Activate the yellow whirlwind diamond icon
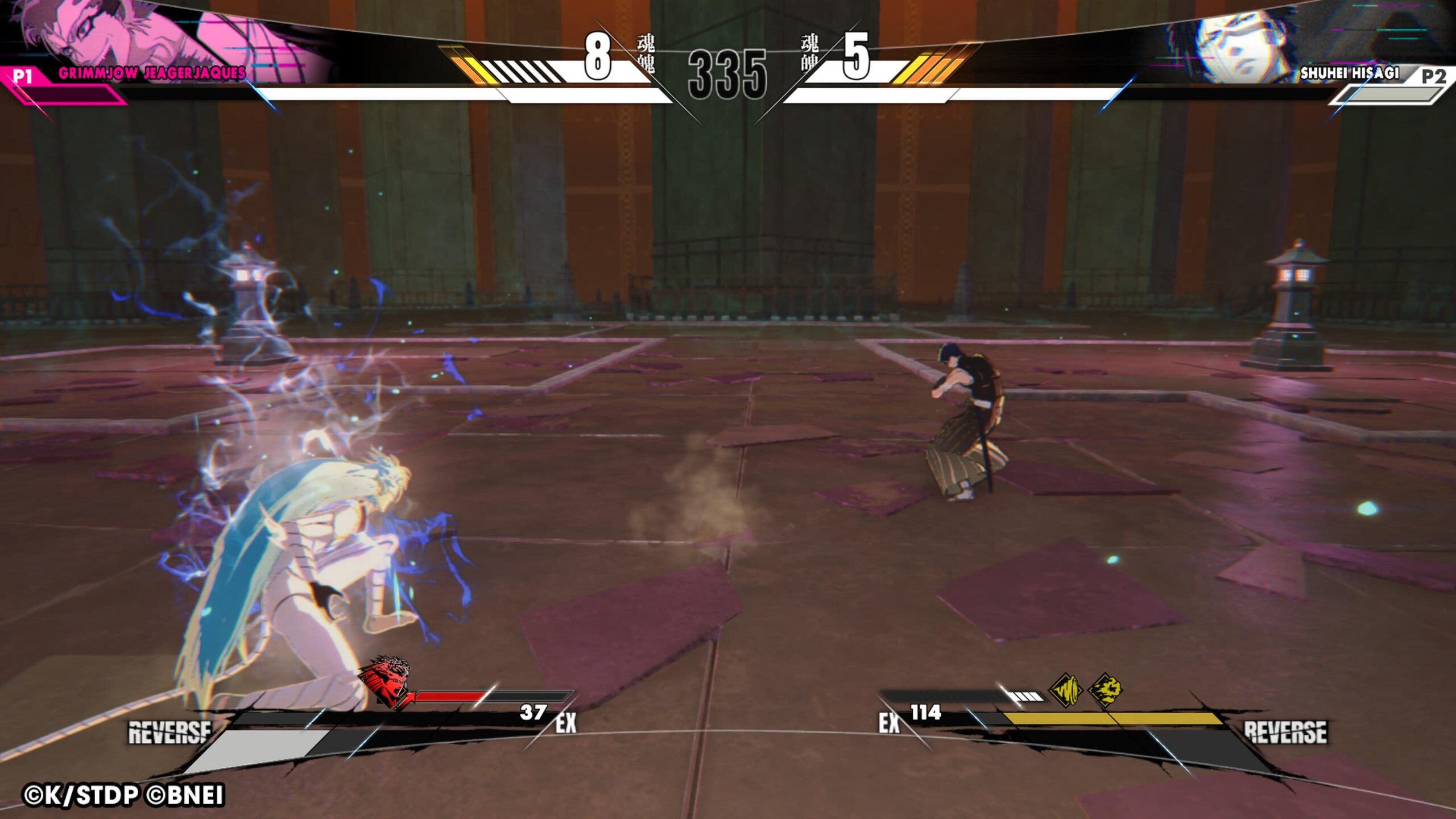Viewport: 1456px width, 819px height. click(1065, 690)
